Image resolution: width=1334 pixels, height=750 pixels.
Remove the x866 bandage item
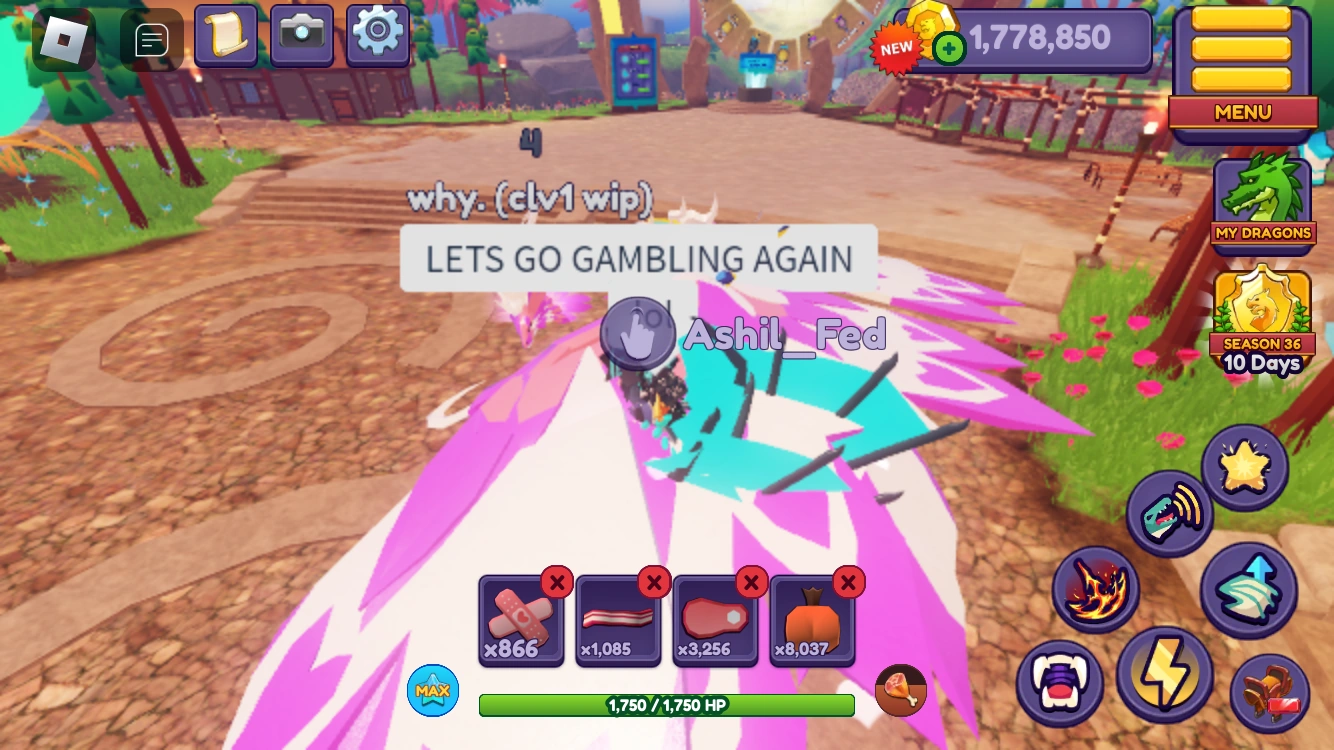(x=557, y=583)
